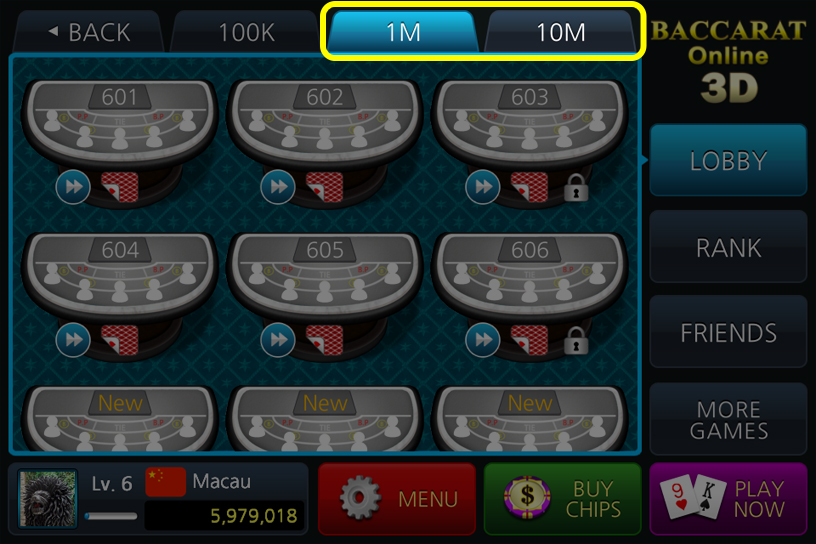Show the RANK leaderboard

pos(728,247)
